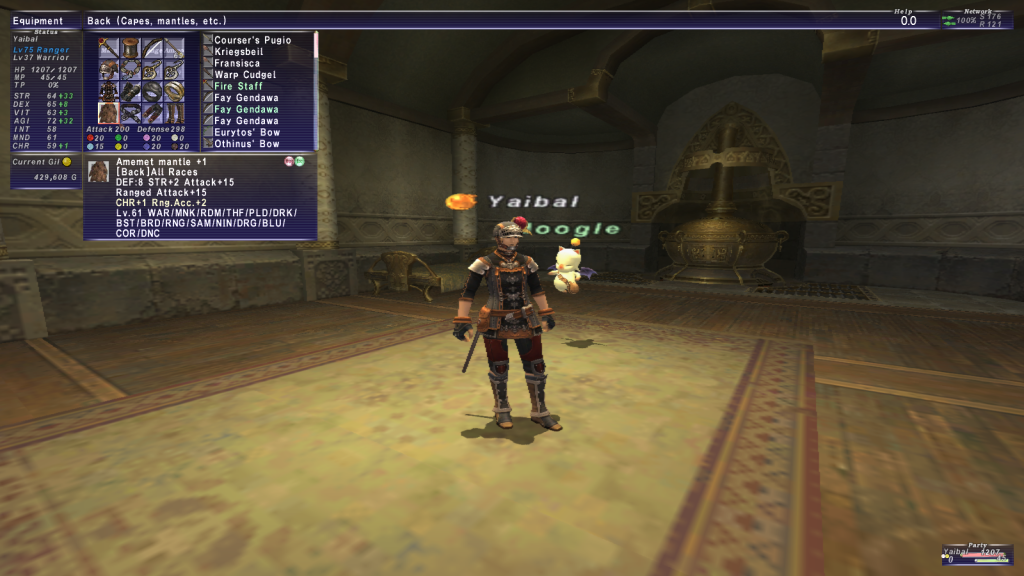
Task: Select the highlighted back slot mantle icon
Action: click(x=109, y=112)
